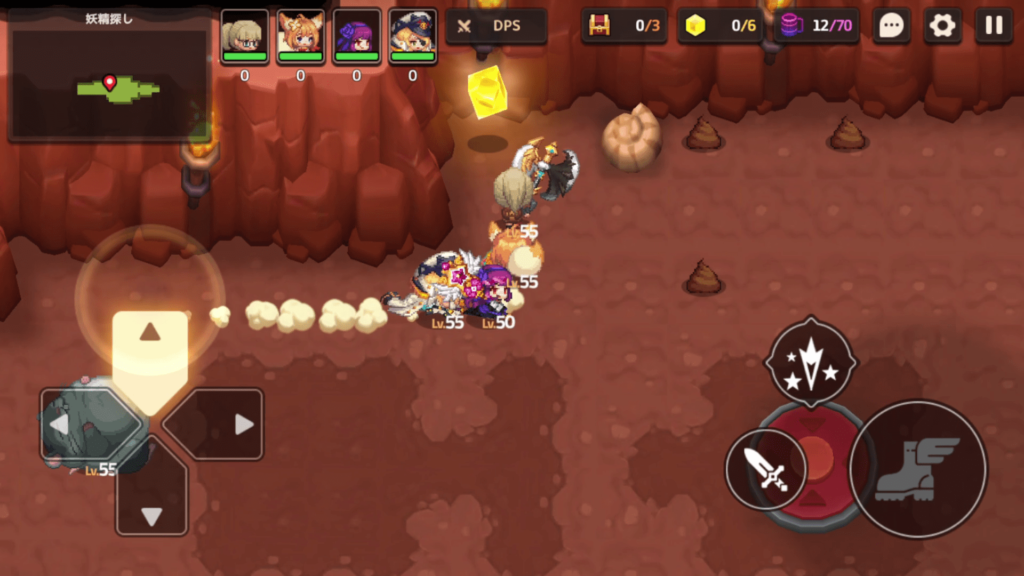Pause the game

pyautogui.click(x=993, y=26)
